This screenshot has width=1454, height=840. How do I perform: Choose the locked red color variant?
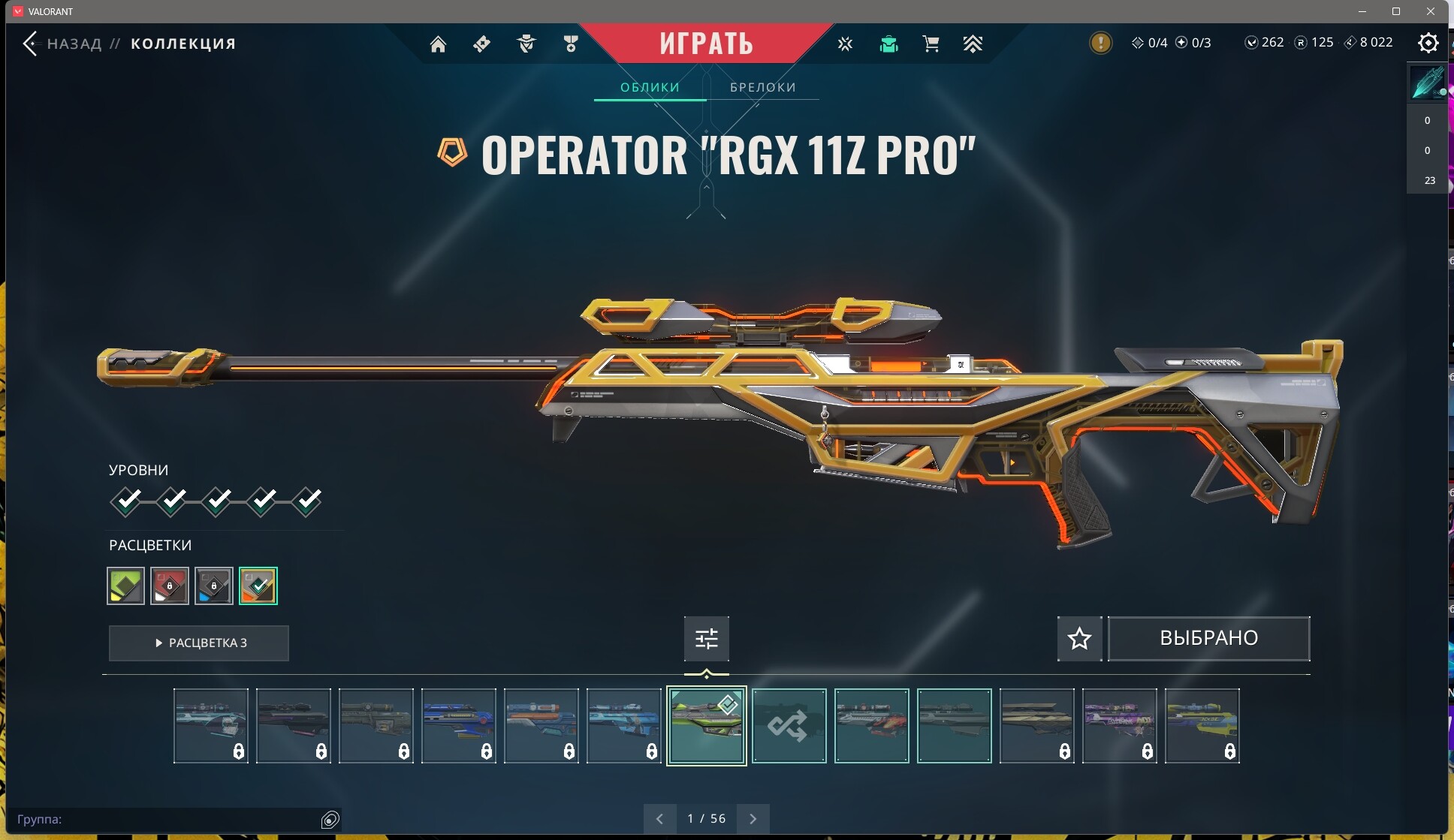click(170, 586)
